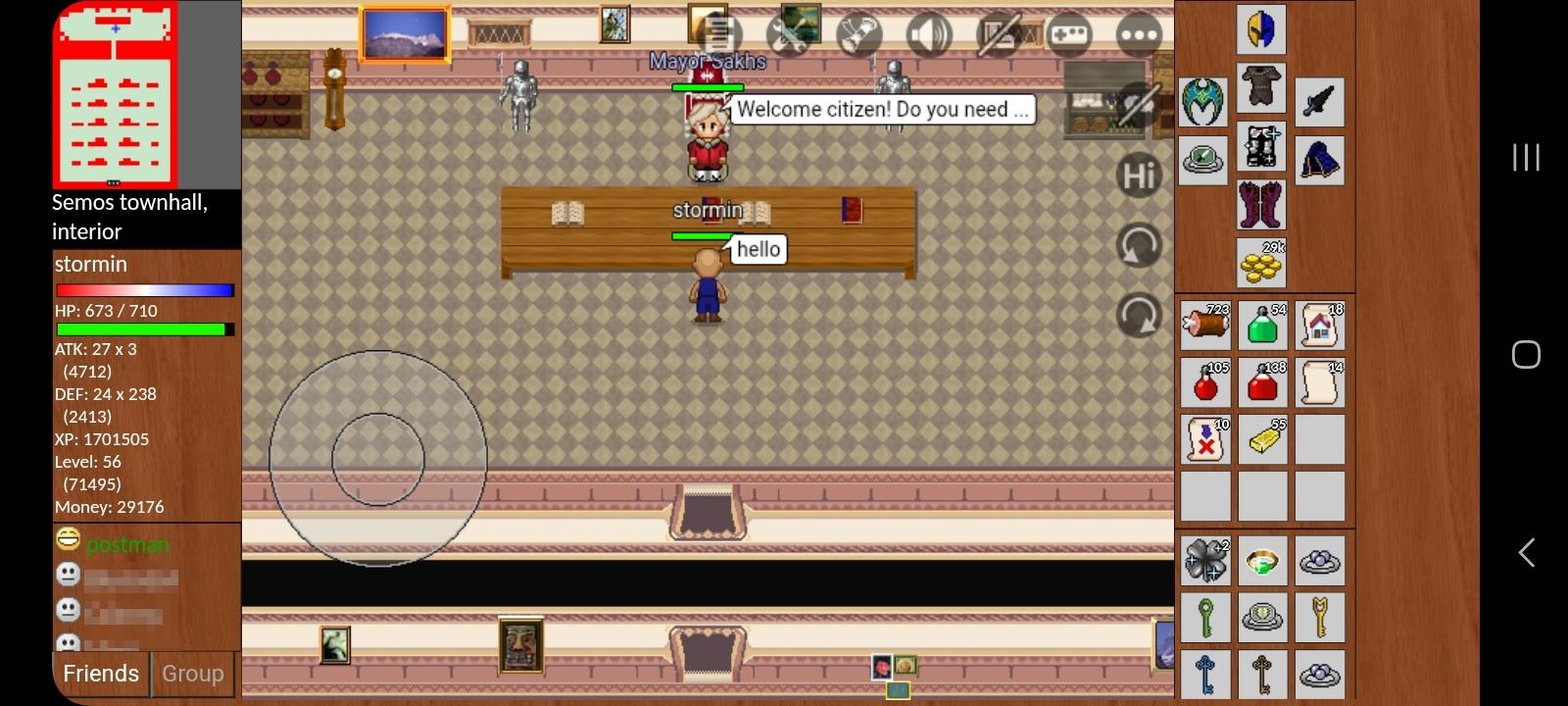Select the gold bar in the bag
The image size is (1568, 706).
coord(1262,439)
